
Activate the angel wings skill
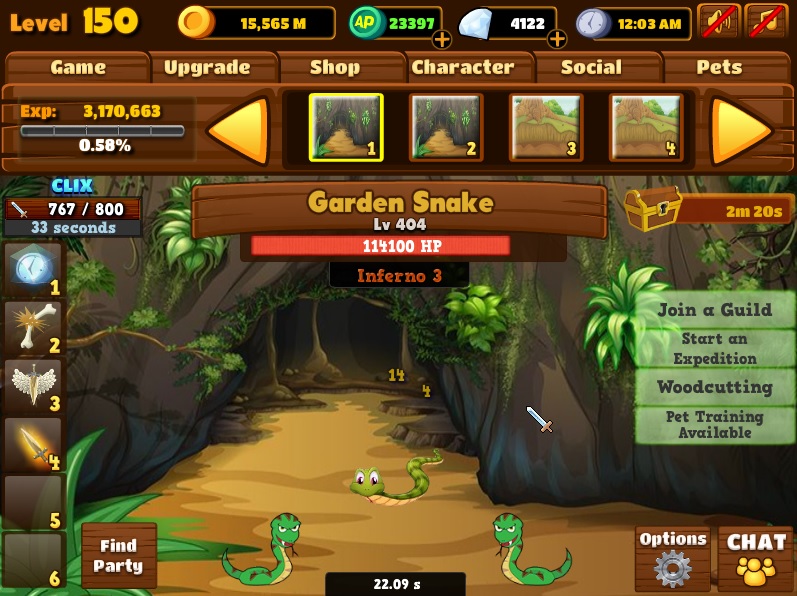[x=33, y=387]
